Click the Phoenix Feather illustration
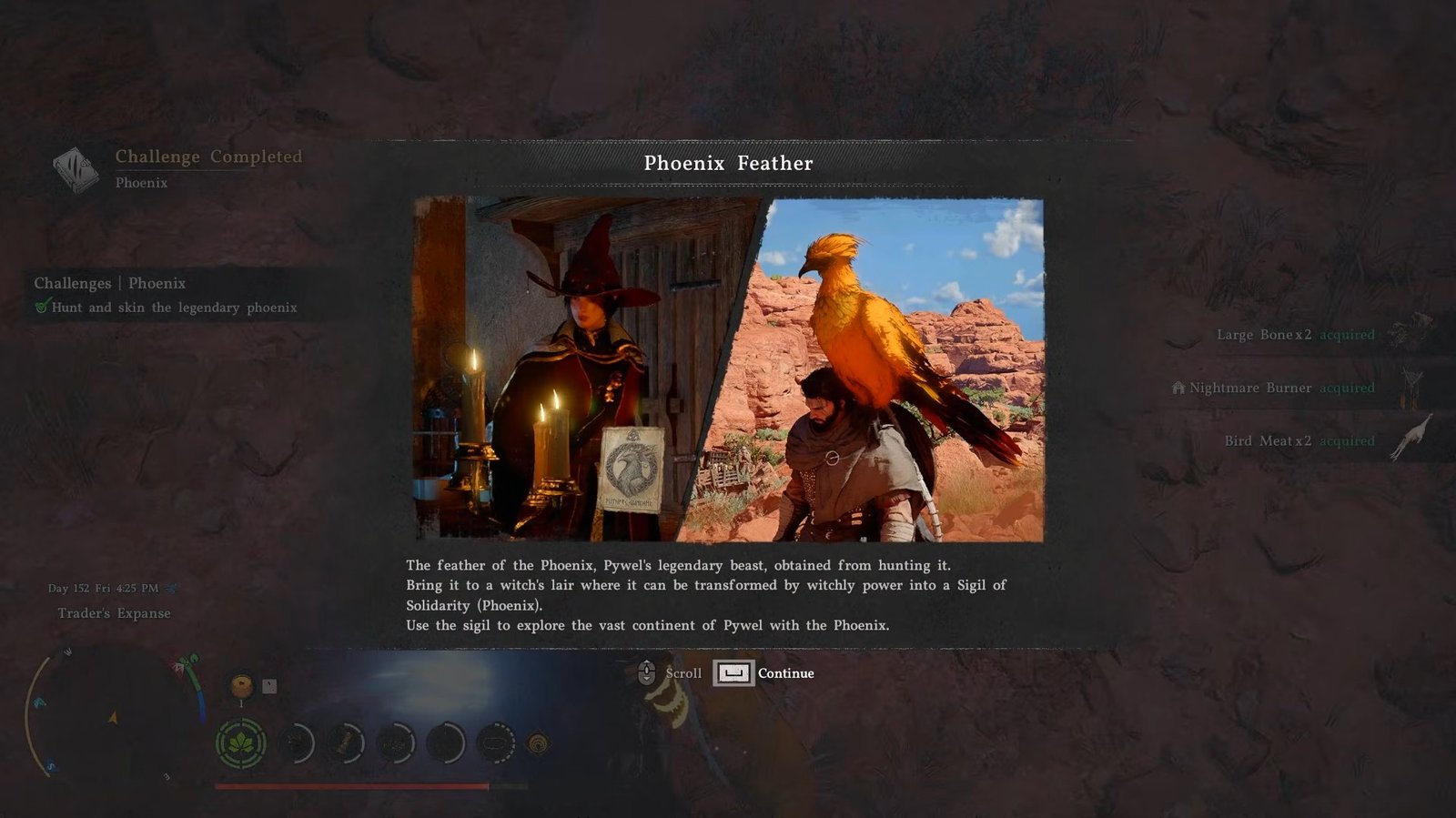Image resolution: width=1456 pixels, height=818 pixels. 728,369
